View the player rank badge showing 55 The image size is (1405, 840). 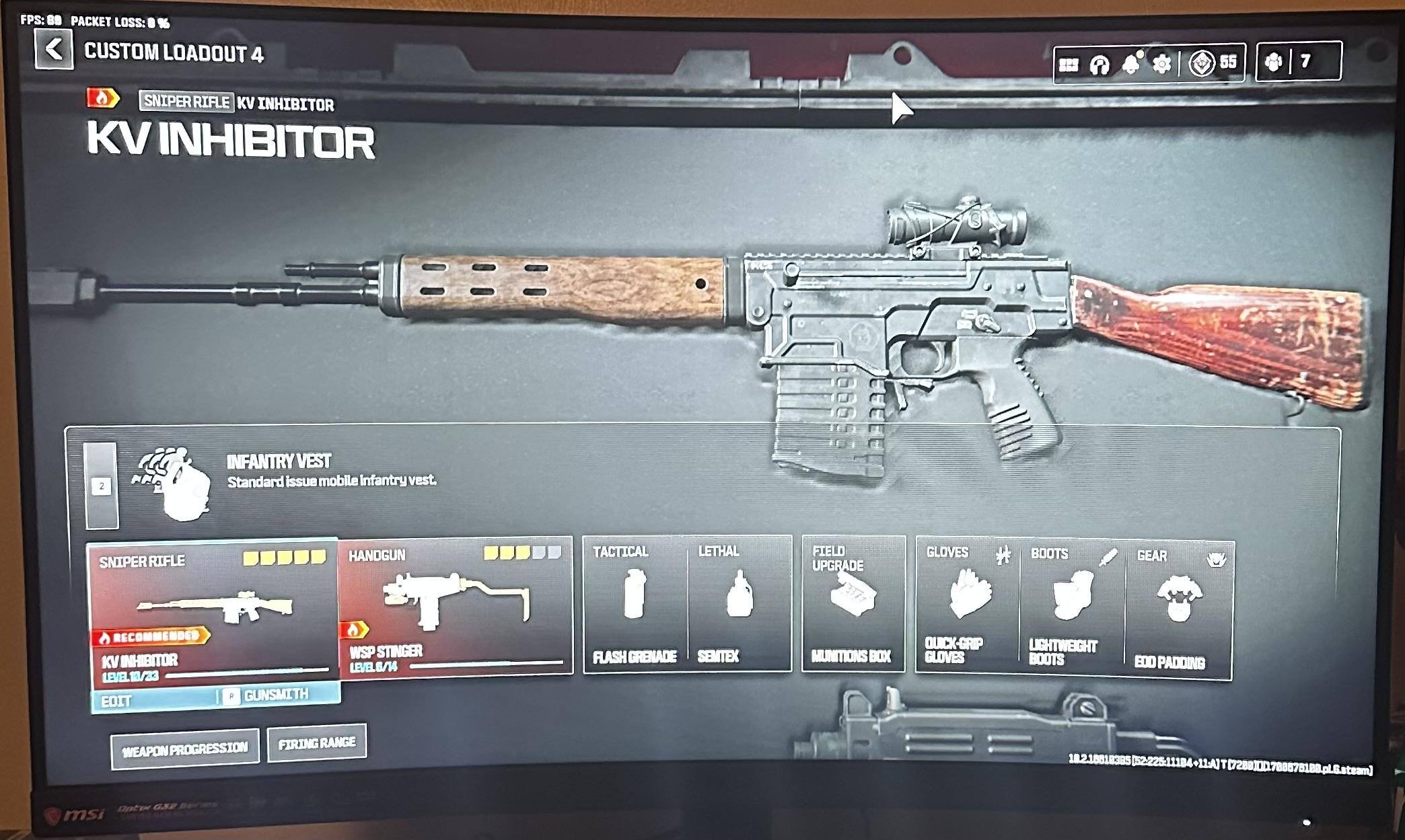tap(1213, 63)
